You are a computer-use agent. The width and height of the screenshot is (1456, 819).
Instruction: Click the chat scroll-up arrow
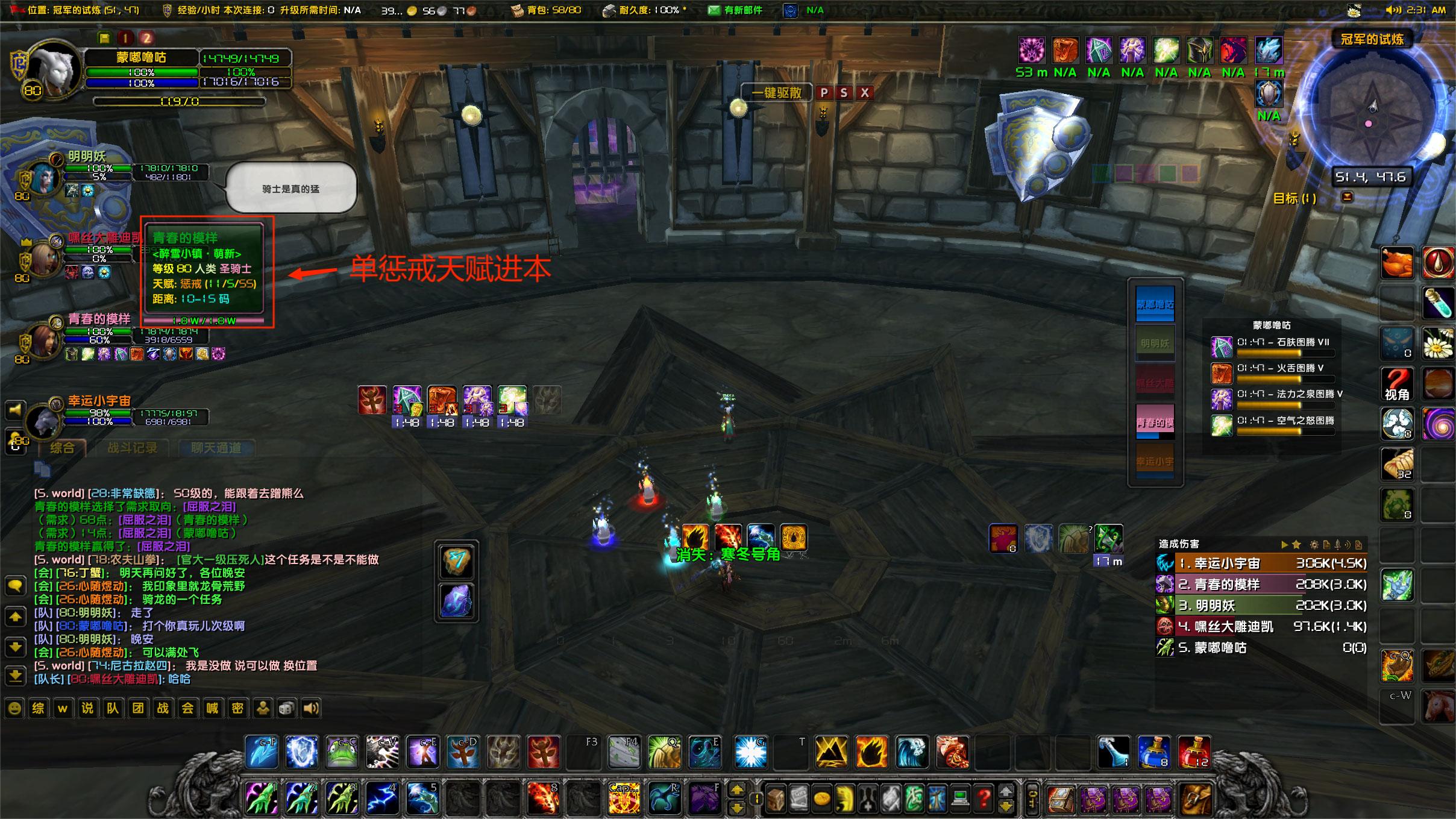tap(15, 616)
